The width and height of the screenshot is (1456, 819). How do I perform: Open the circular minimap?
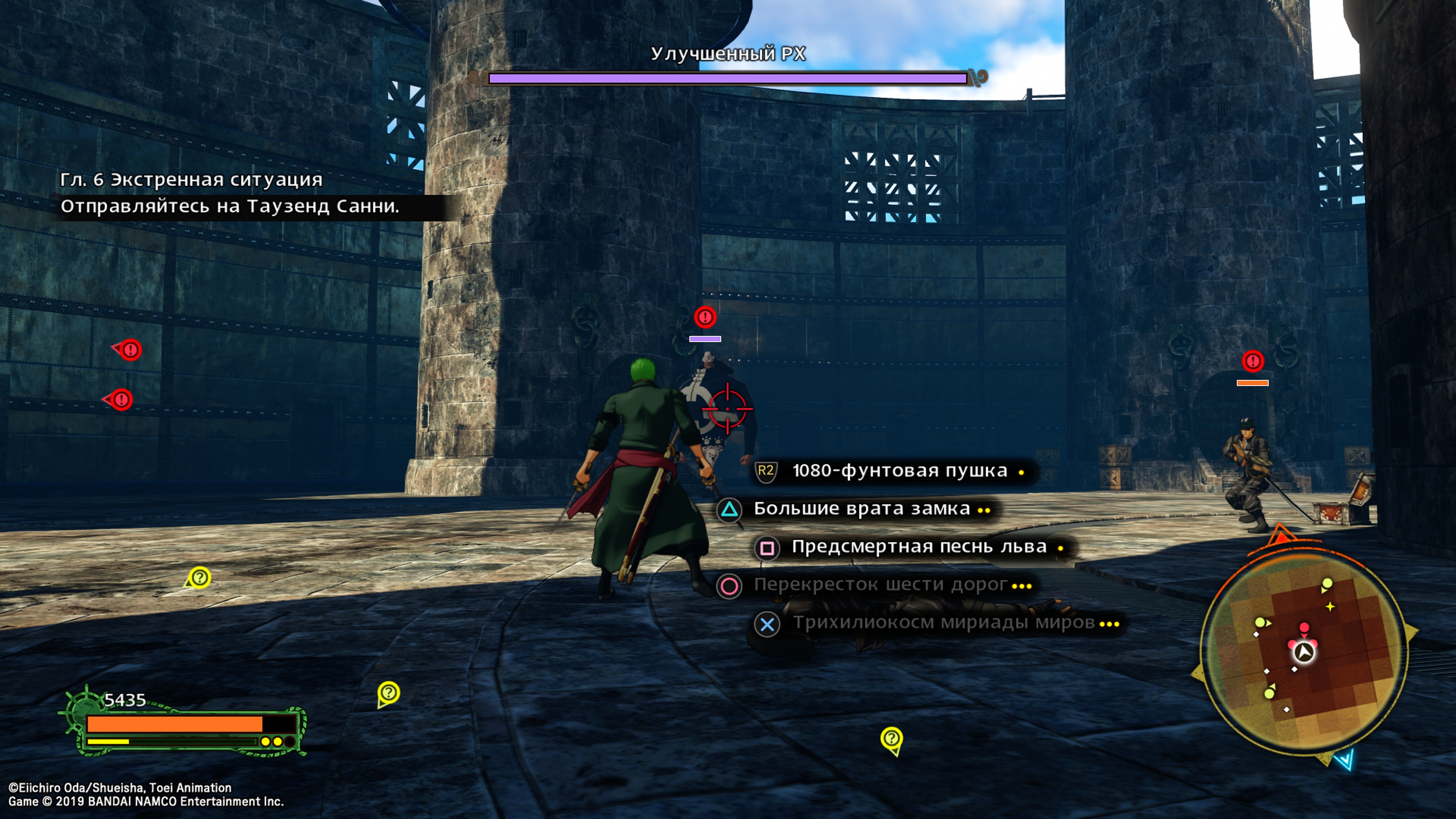pos(1302,652)
